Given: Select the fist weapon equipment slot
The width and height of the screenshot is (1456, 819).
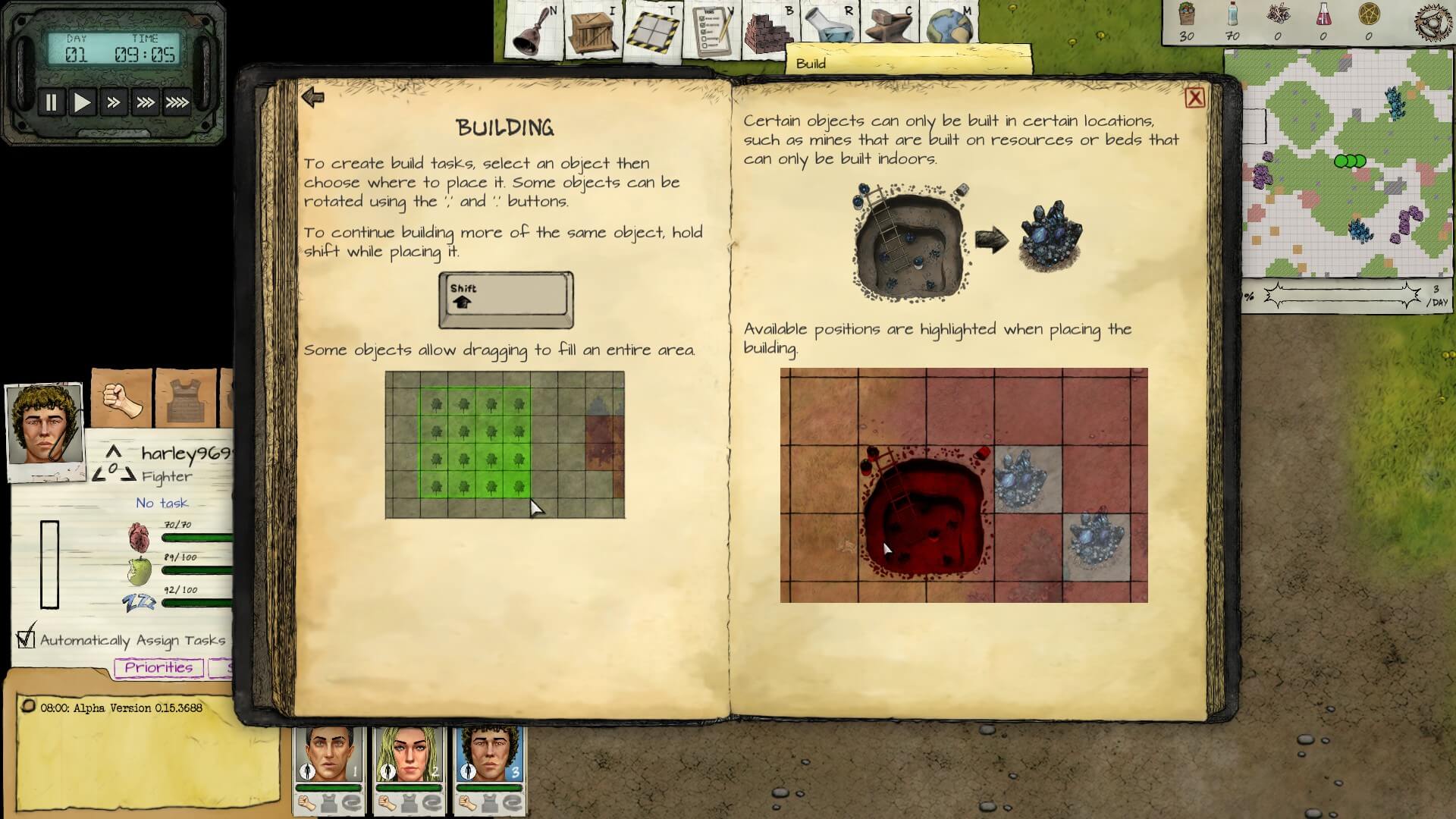Looking at the screenshot, I should pos(122,399).
